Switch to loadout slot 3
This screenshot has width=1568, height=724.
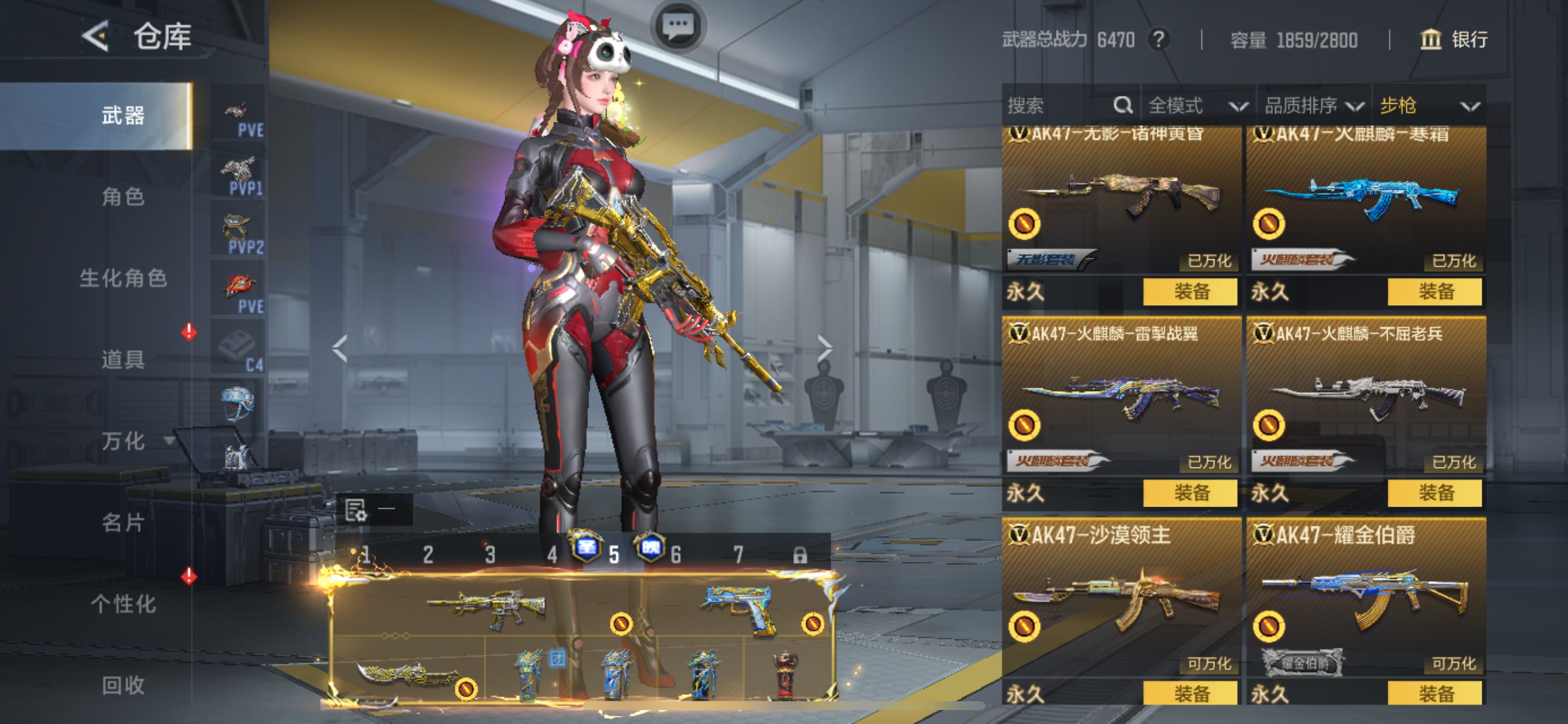coord(490,554)
